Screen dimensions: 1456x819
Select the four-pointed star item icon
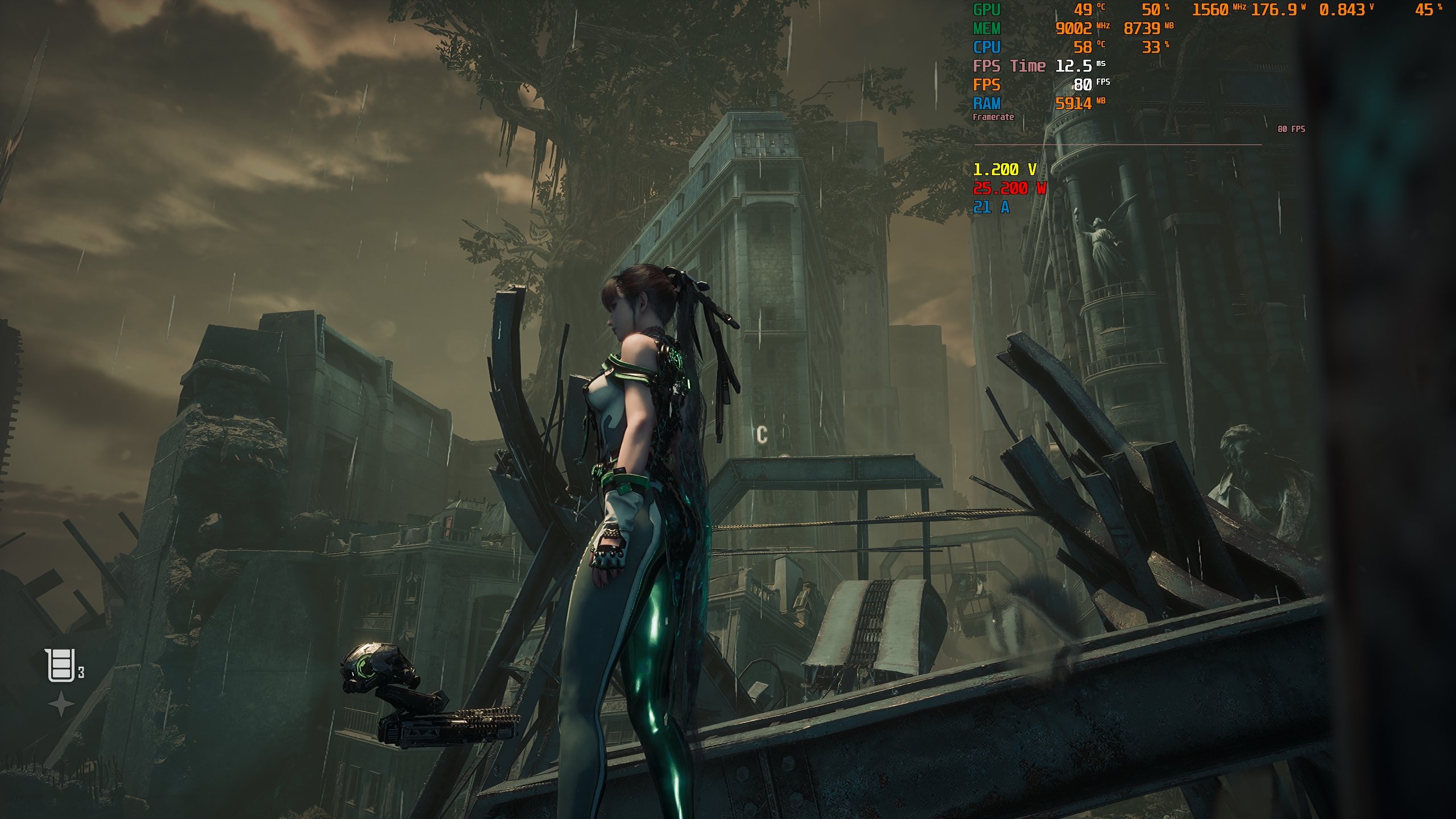60,706
